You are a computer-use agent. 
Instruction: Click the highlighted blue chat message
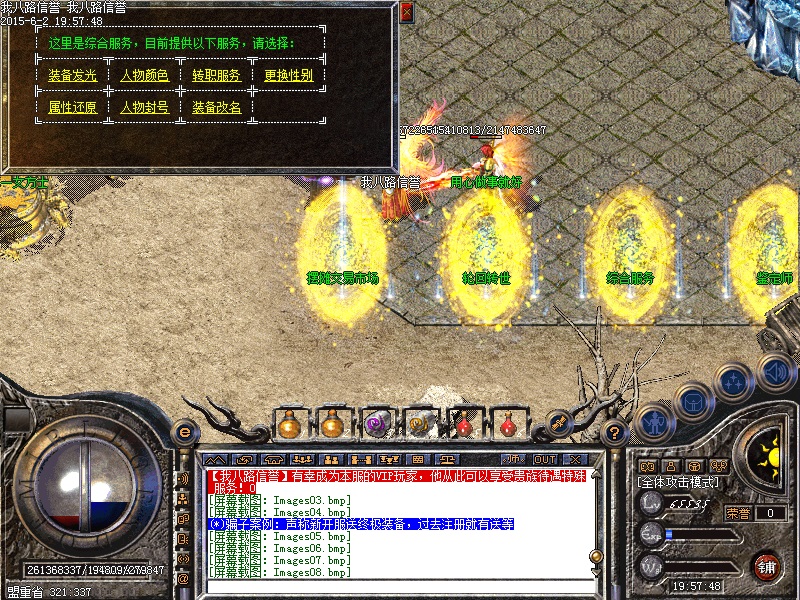point(361,524)
